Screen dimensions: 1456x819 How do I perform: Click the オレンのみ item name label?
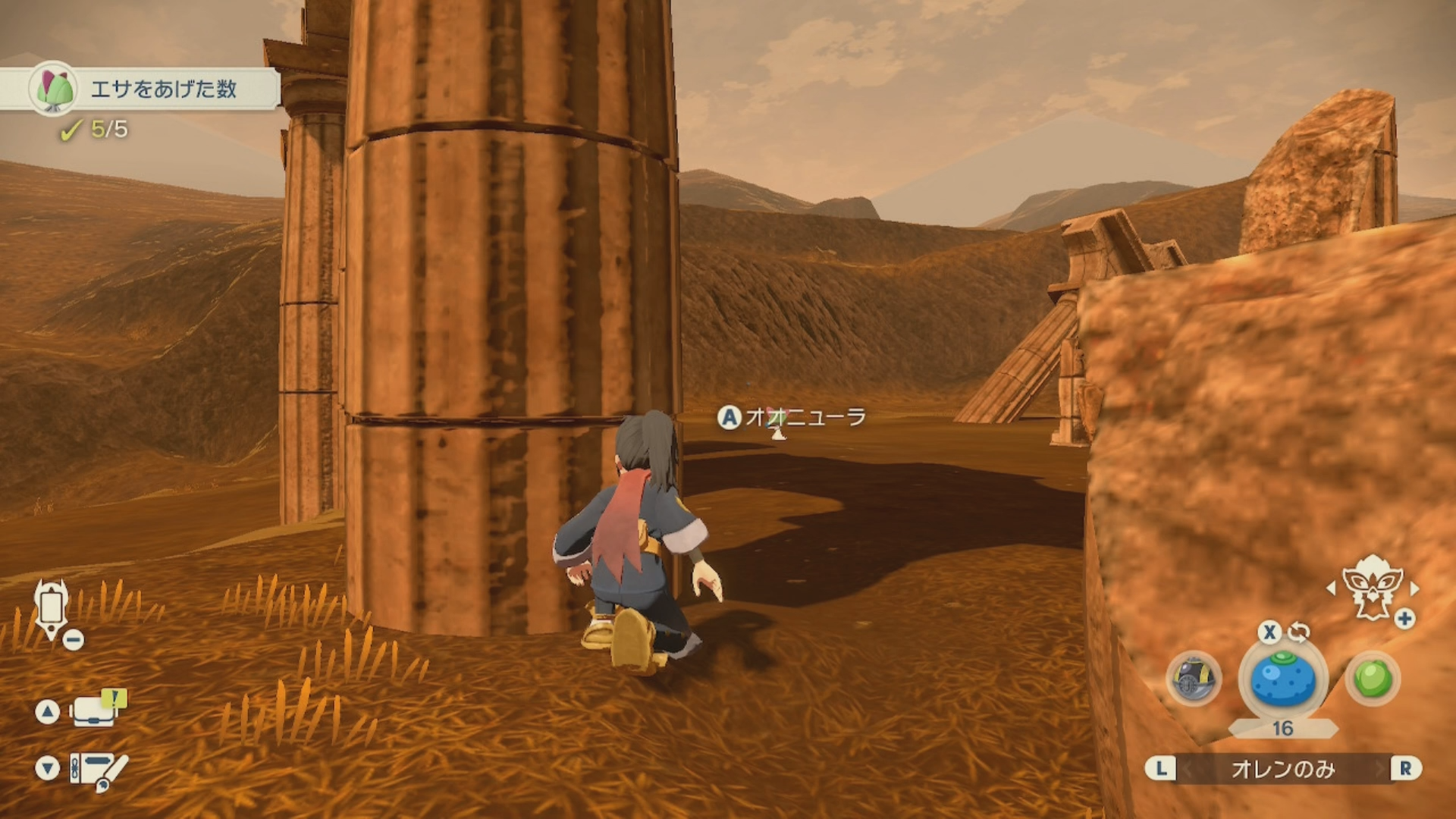[1282, 769]
